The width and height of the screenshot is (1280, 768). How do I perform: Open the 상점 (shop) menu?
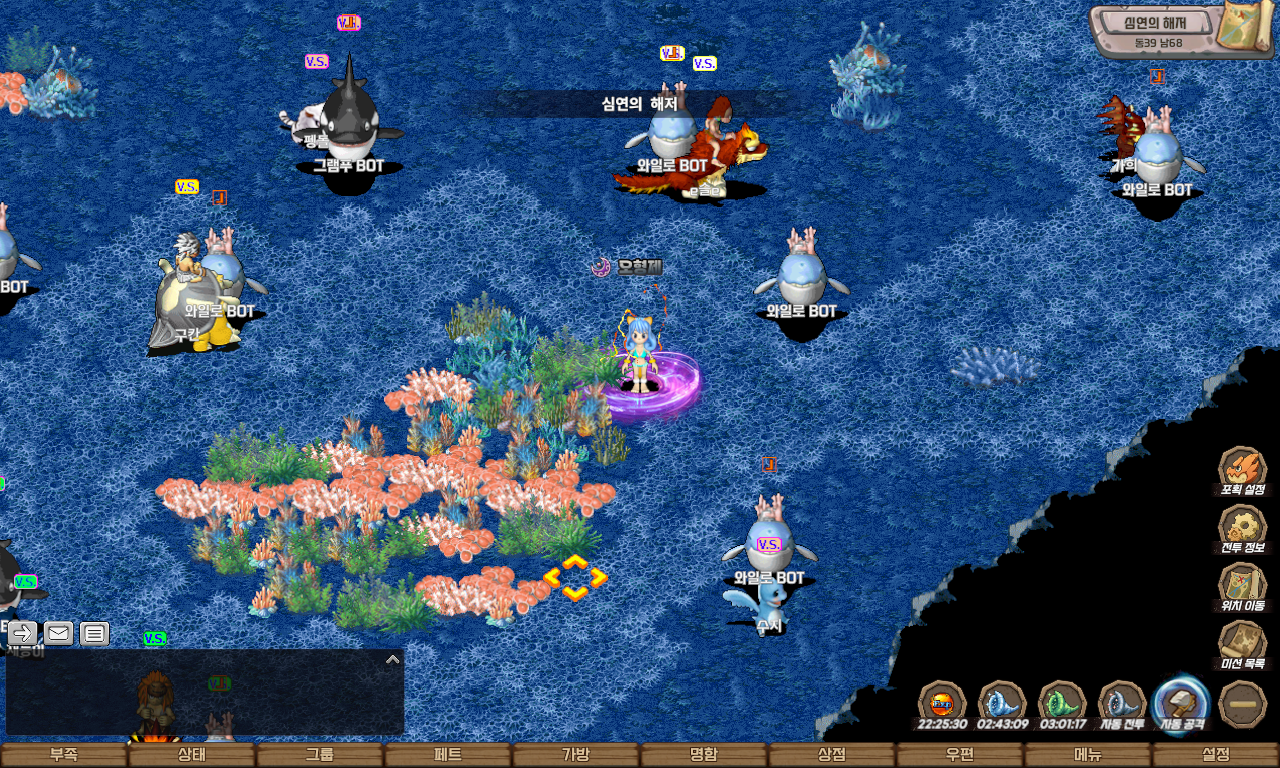pyautogui.click(x=832, y=755)
